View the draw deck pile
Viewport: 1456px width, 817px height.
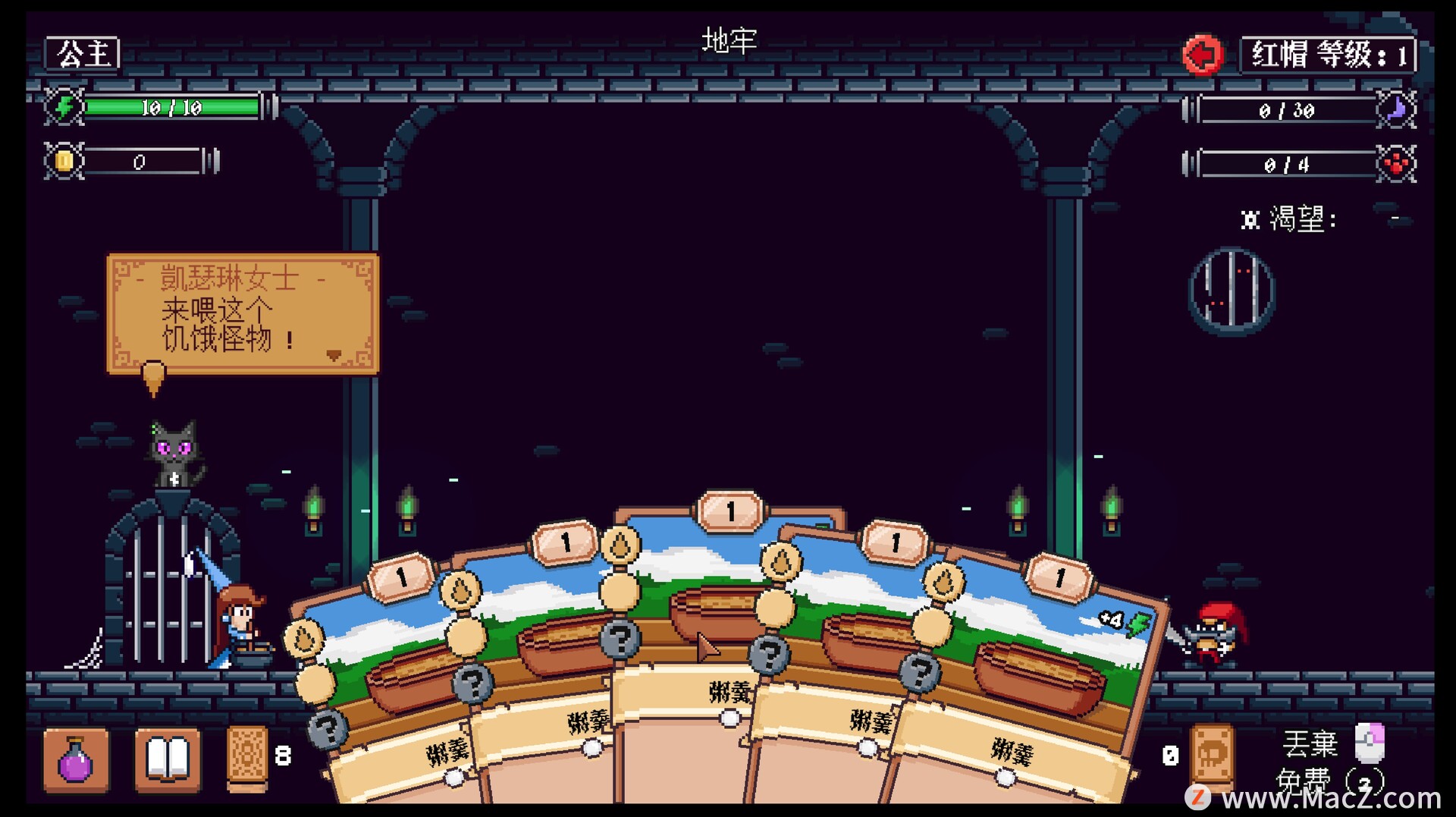[x=248, y=757]
